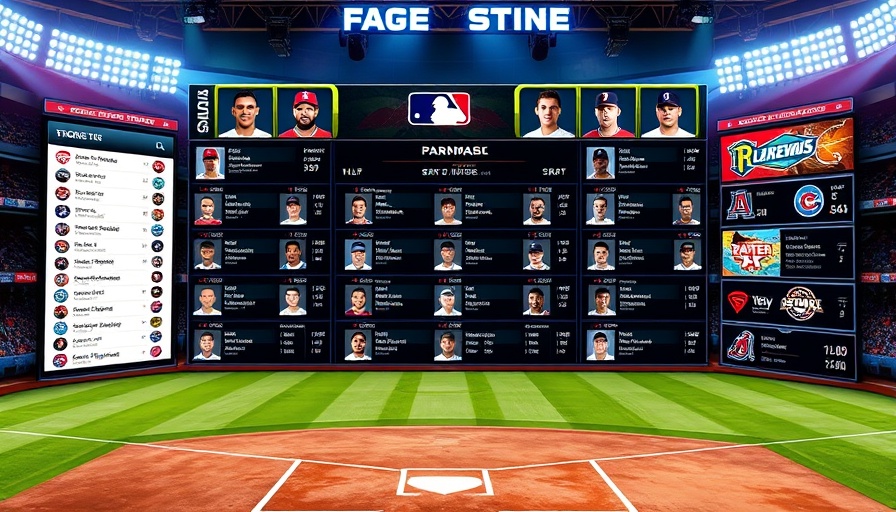
Task: Click the search magnifier in the team list
Action: click(160, 146)
